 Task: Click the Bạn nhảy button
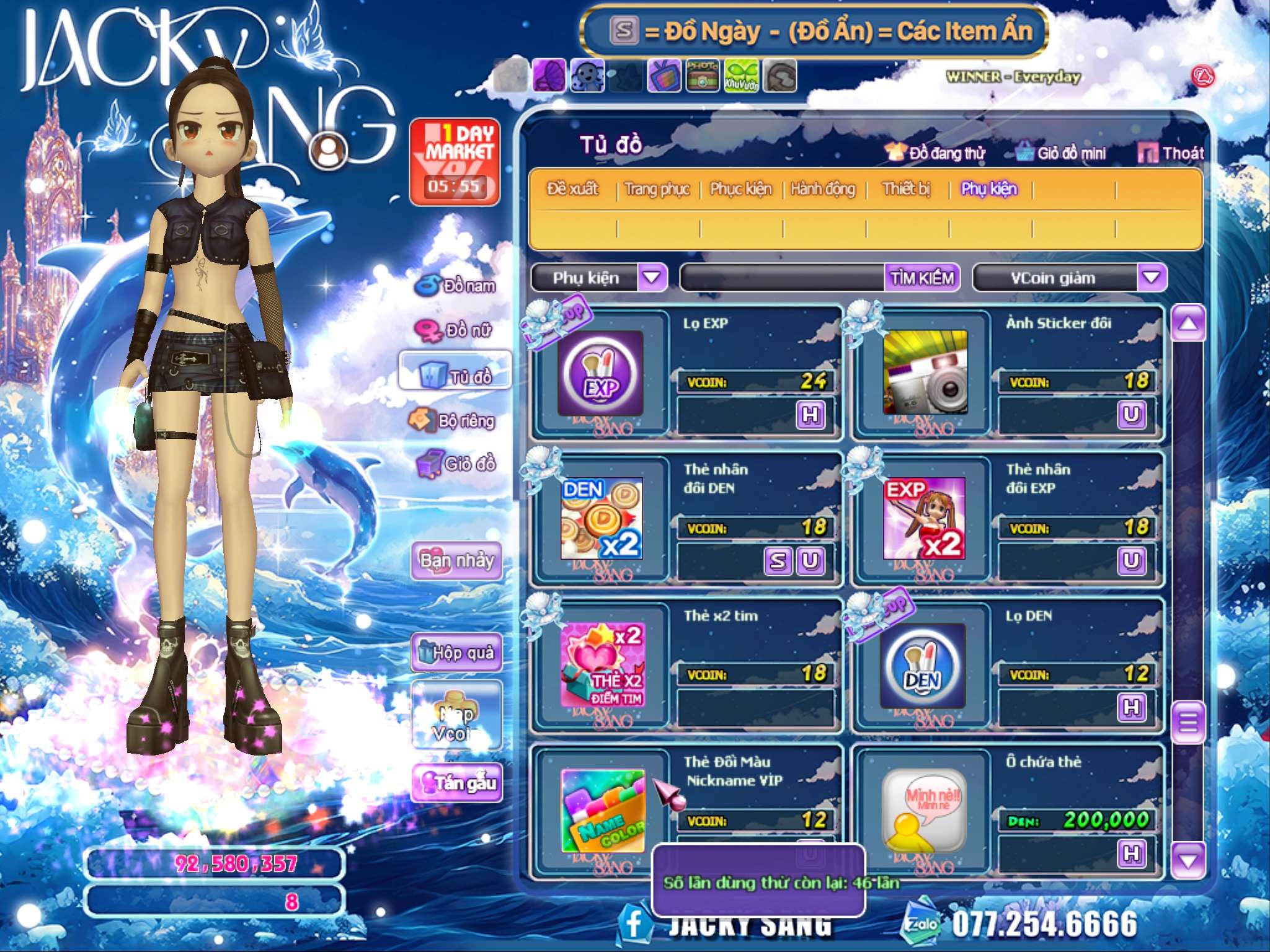[x=456, y=561]
